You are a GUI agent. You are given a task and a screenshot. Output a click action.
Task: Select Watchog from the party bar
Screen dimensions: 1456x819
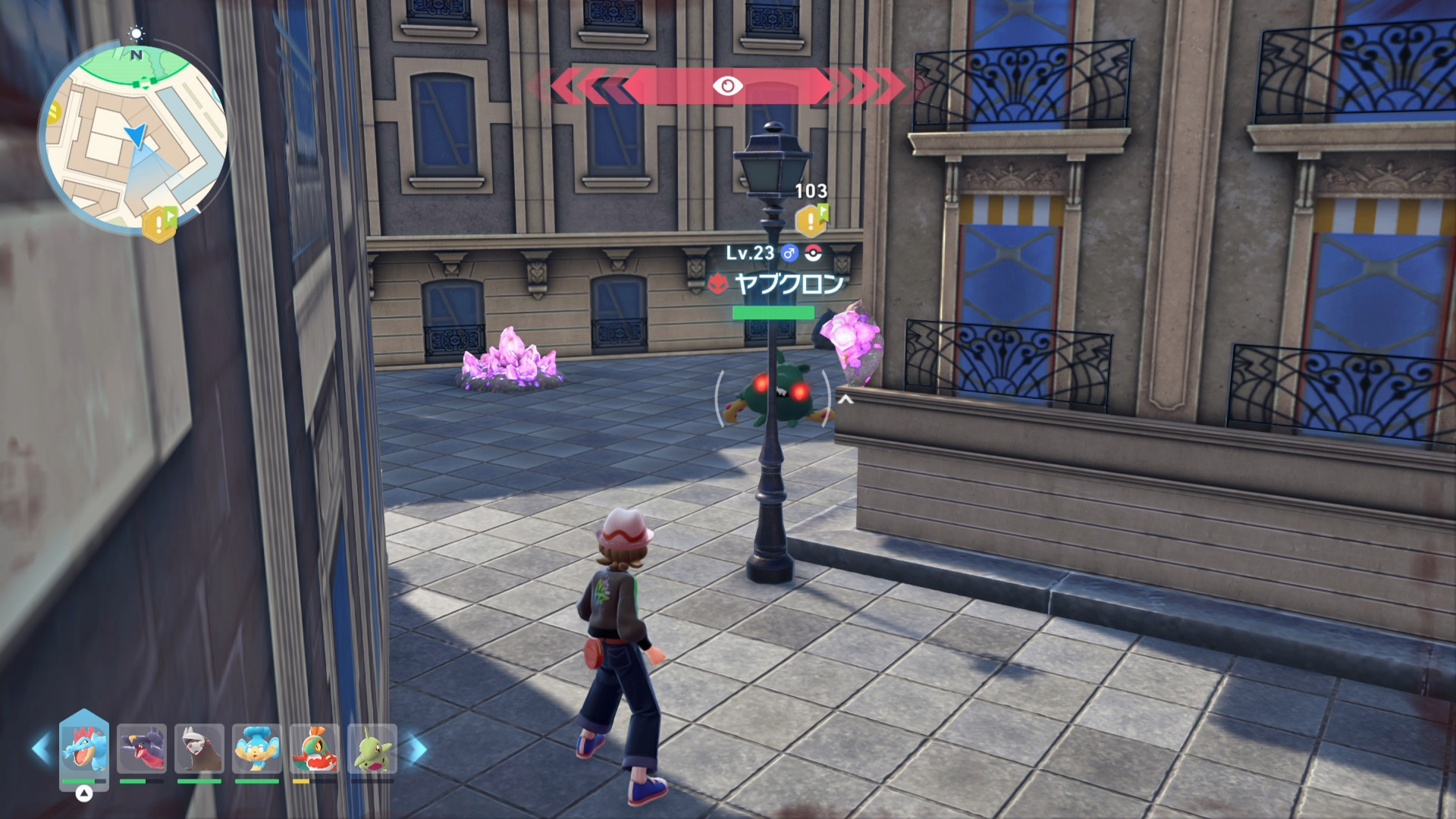point(199,748)
